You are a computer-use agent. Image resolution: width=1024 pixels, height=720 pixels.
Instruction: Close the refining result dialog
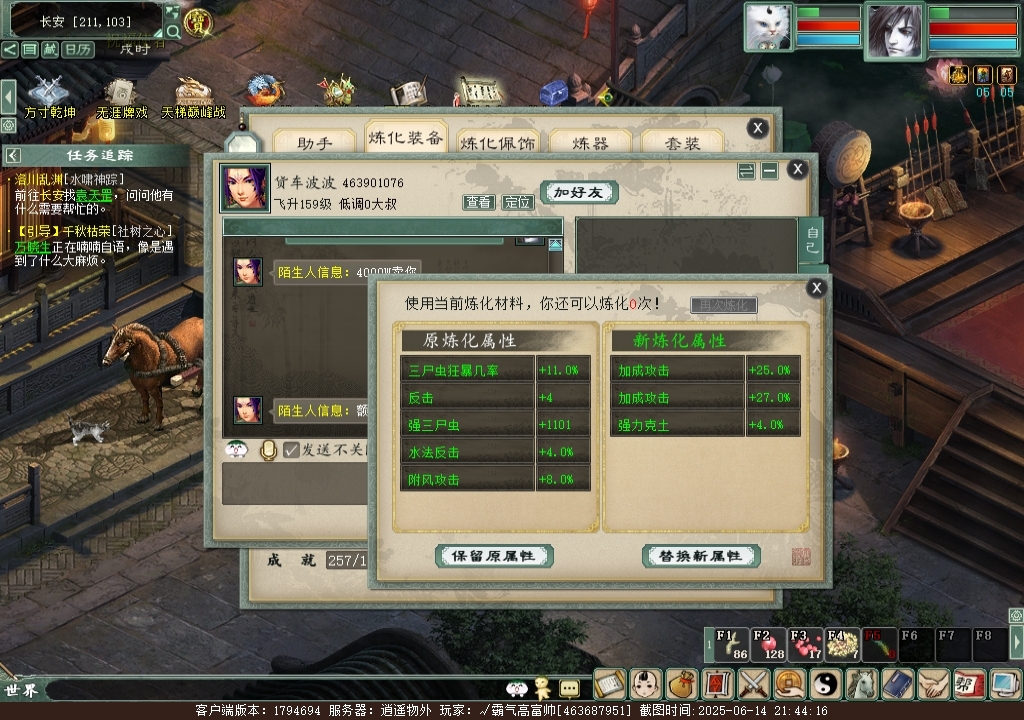(817, 288)
